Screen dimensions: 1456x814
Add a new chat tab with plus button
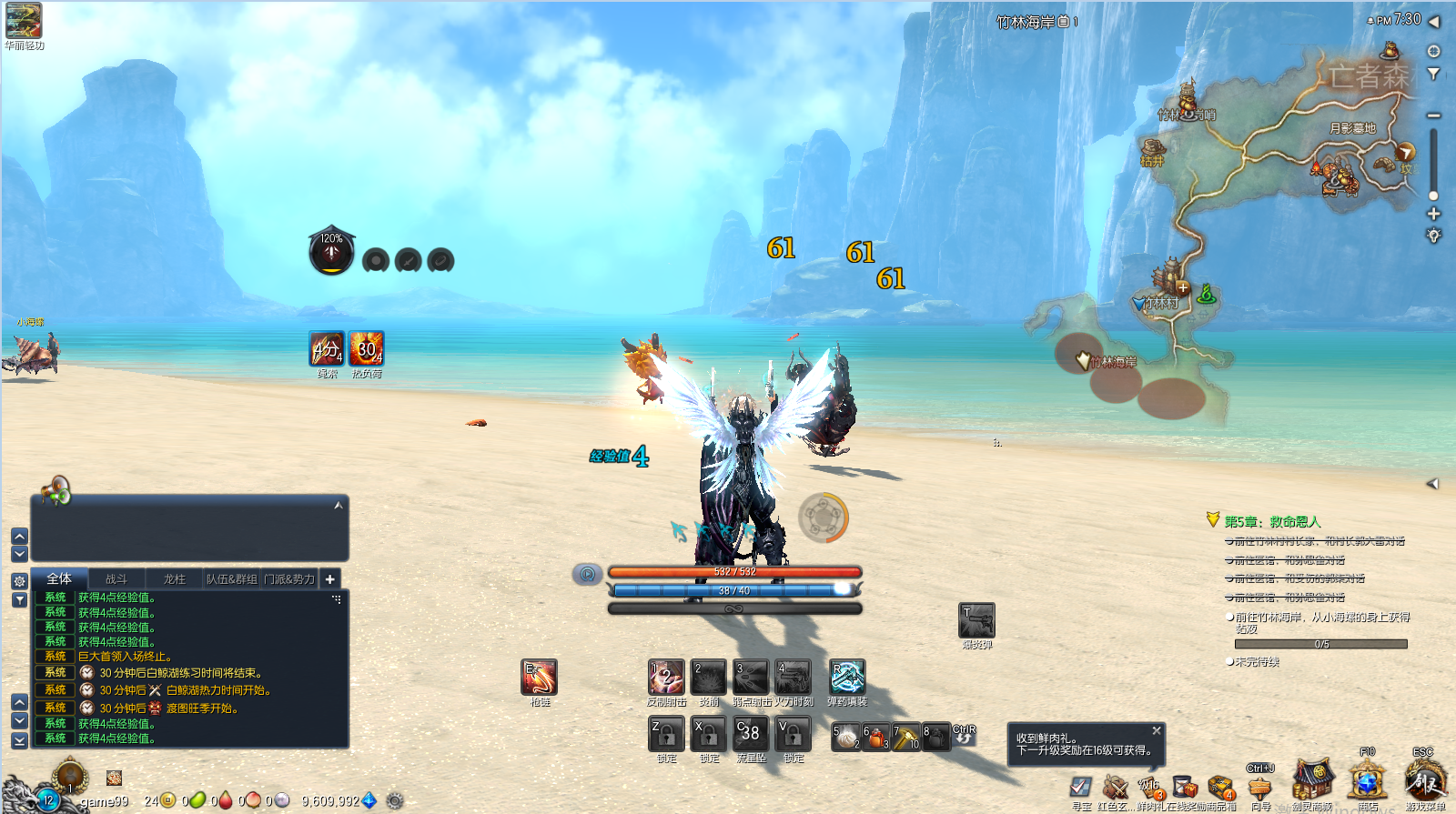pos(330,578)
